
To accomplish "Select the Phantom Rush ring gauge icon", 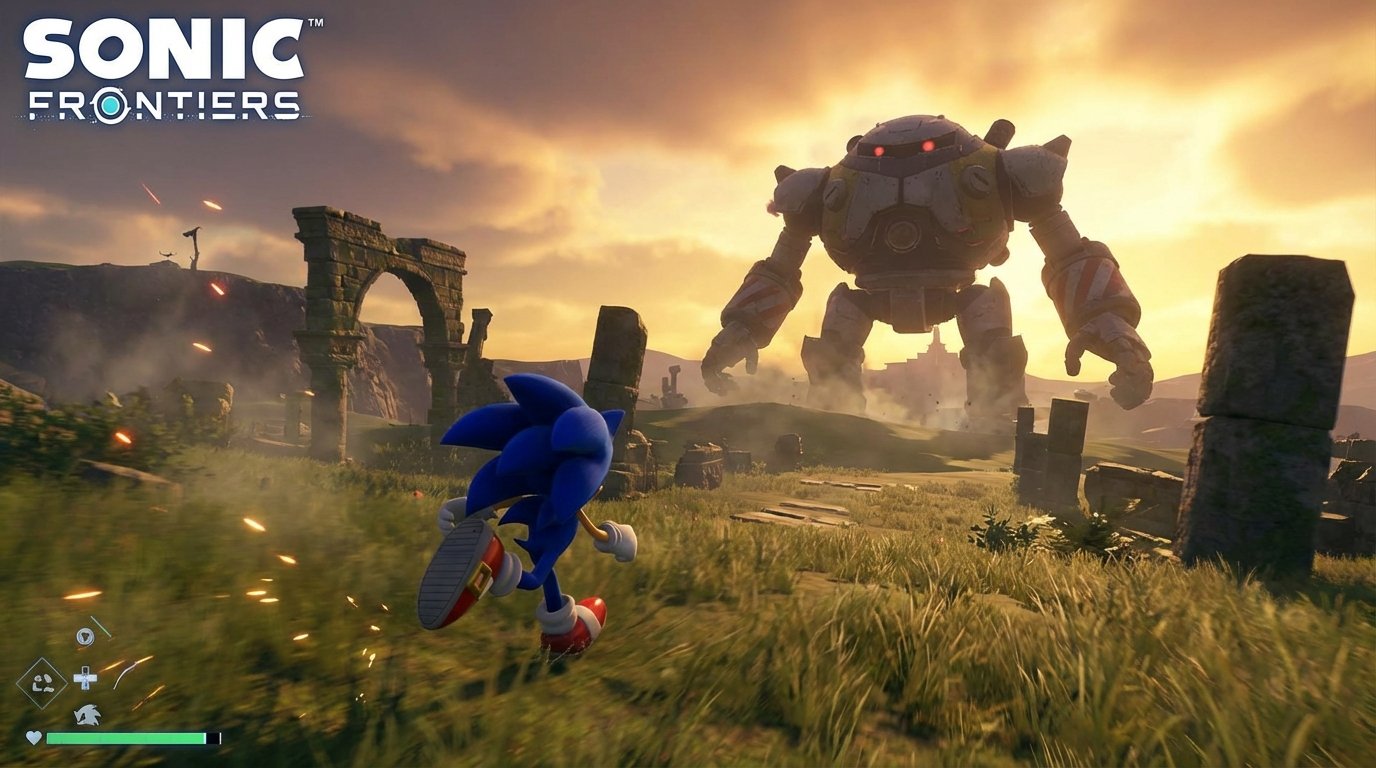I will [85, 636].
